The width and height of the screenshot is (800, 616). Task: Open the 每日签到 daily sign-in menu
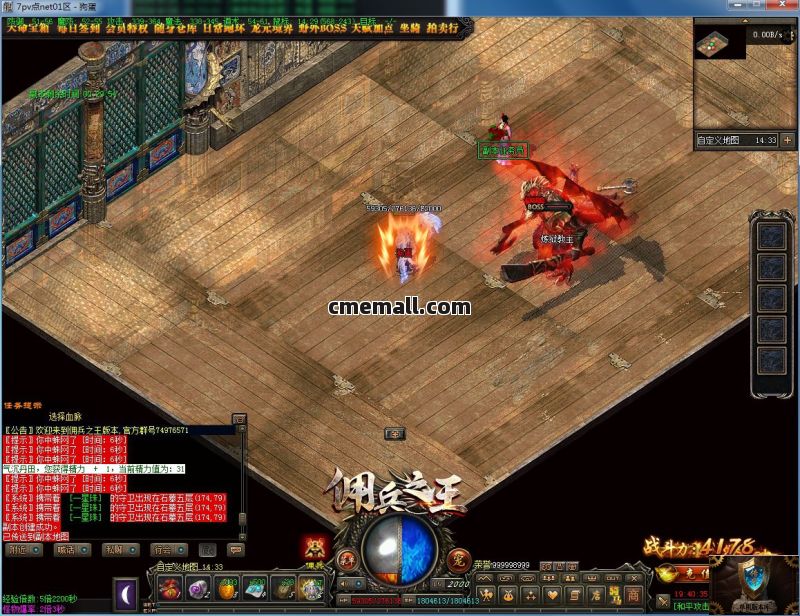[76, 28]
